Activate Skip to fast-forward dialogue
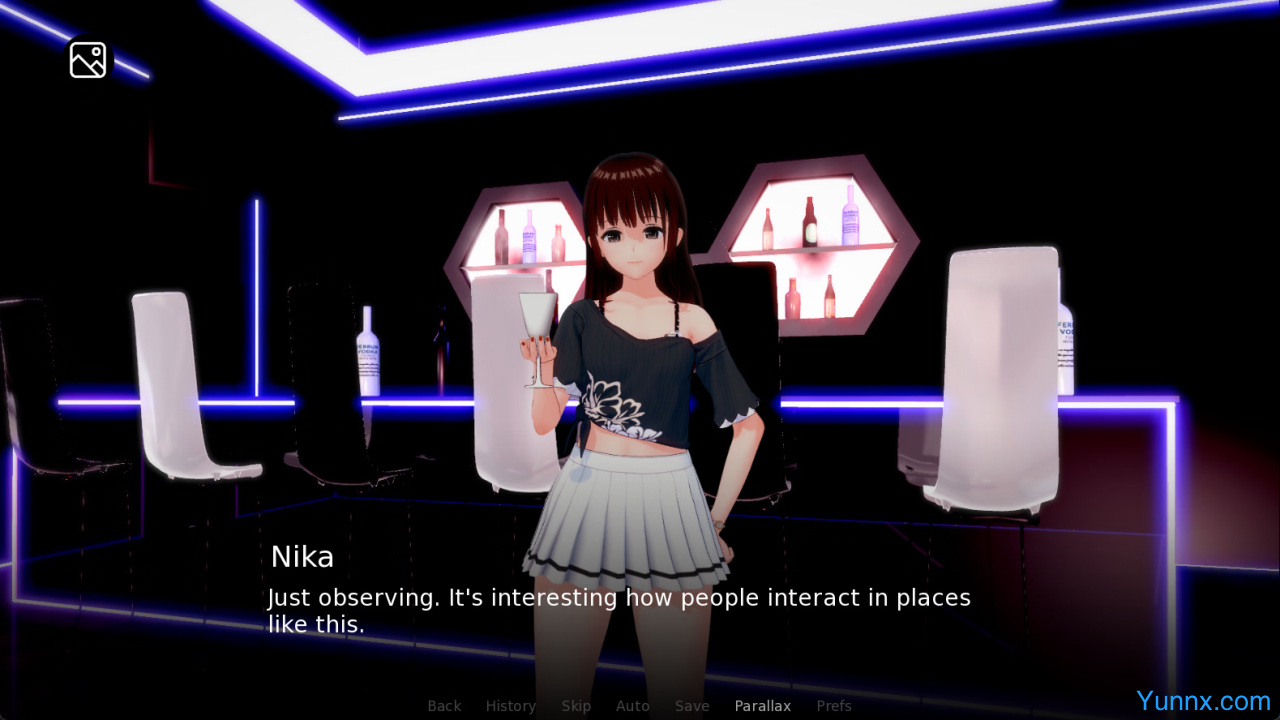The width and height of the screenshot is (1280, 720). pos(576,706)
